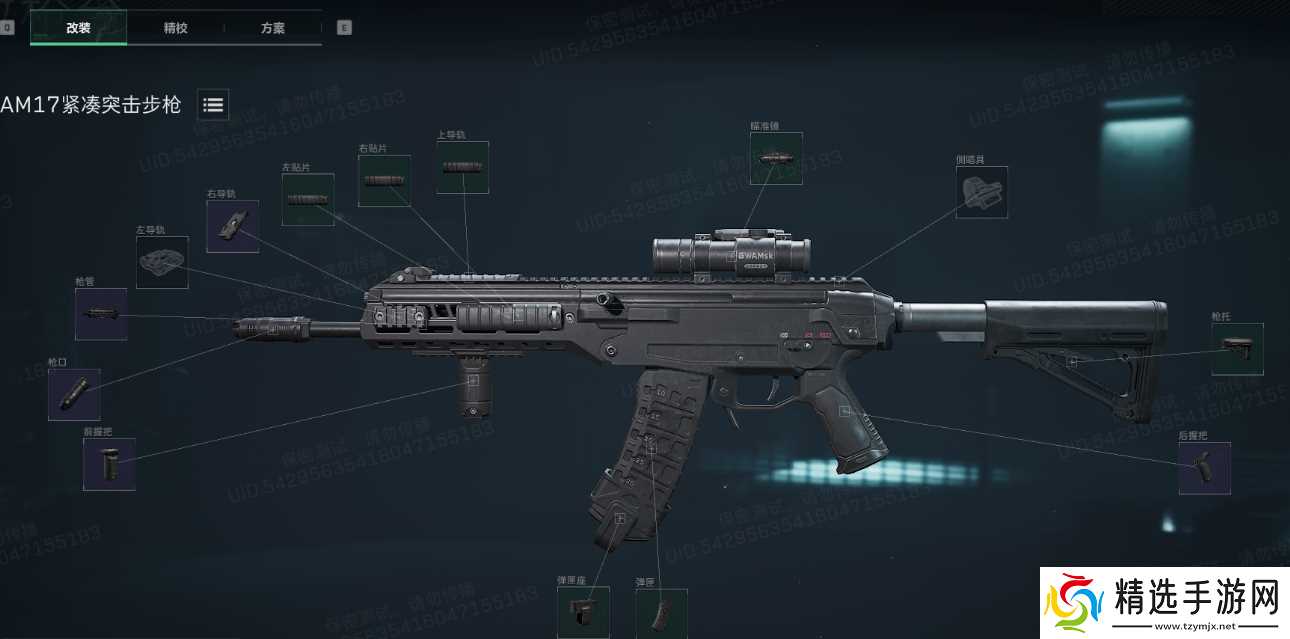Screen dimensions: 1290x639
Task: Open the 后握把 rear grip slot
Action: coord(1204,468)
